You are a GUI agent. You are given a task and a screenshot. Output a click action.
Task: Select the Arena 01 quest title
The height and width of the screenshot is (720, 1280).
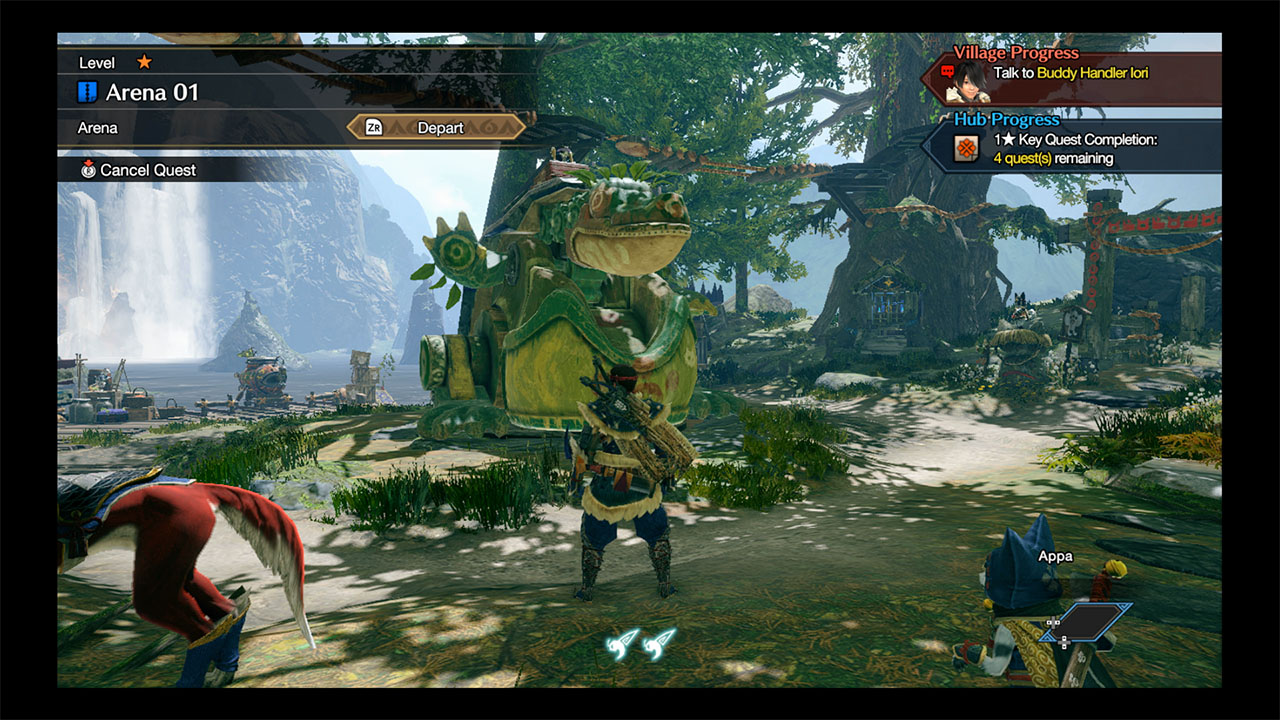(152, 93)
